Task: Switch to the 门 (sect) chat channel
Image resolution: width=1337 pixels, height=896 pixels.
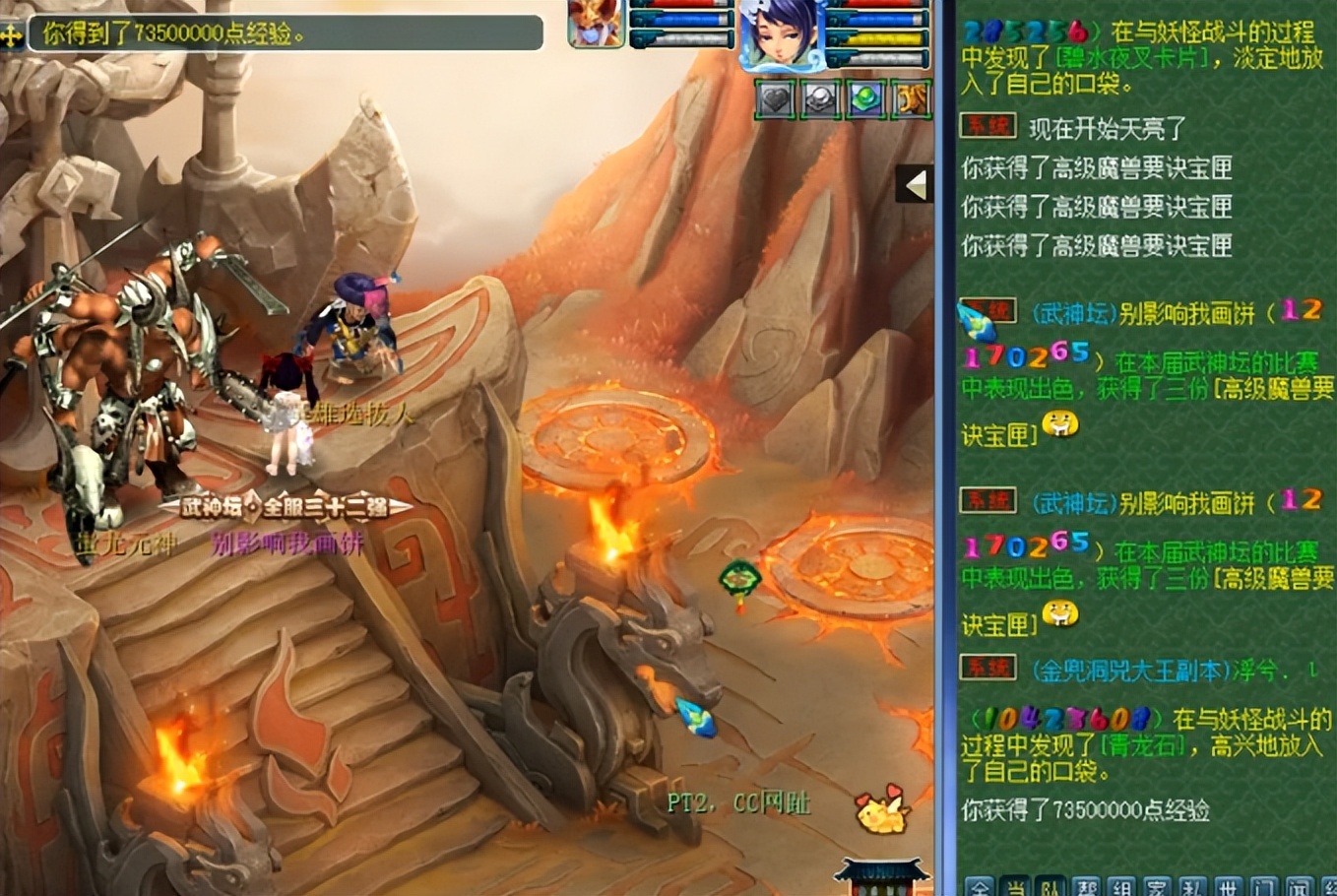Action: pyautogui.click(x=1263, y=886)
